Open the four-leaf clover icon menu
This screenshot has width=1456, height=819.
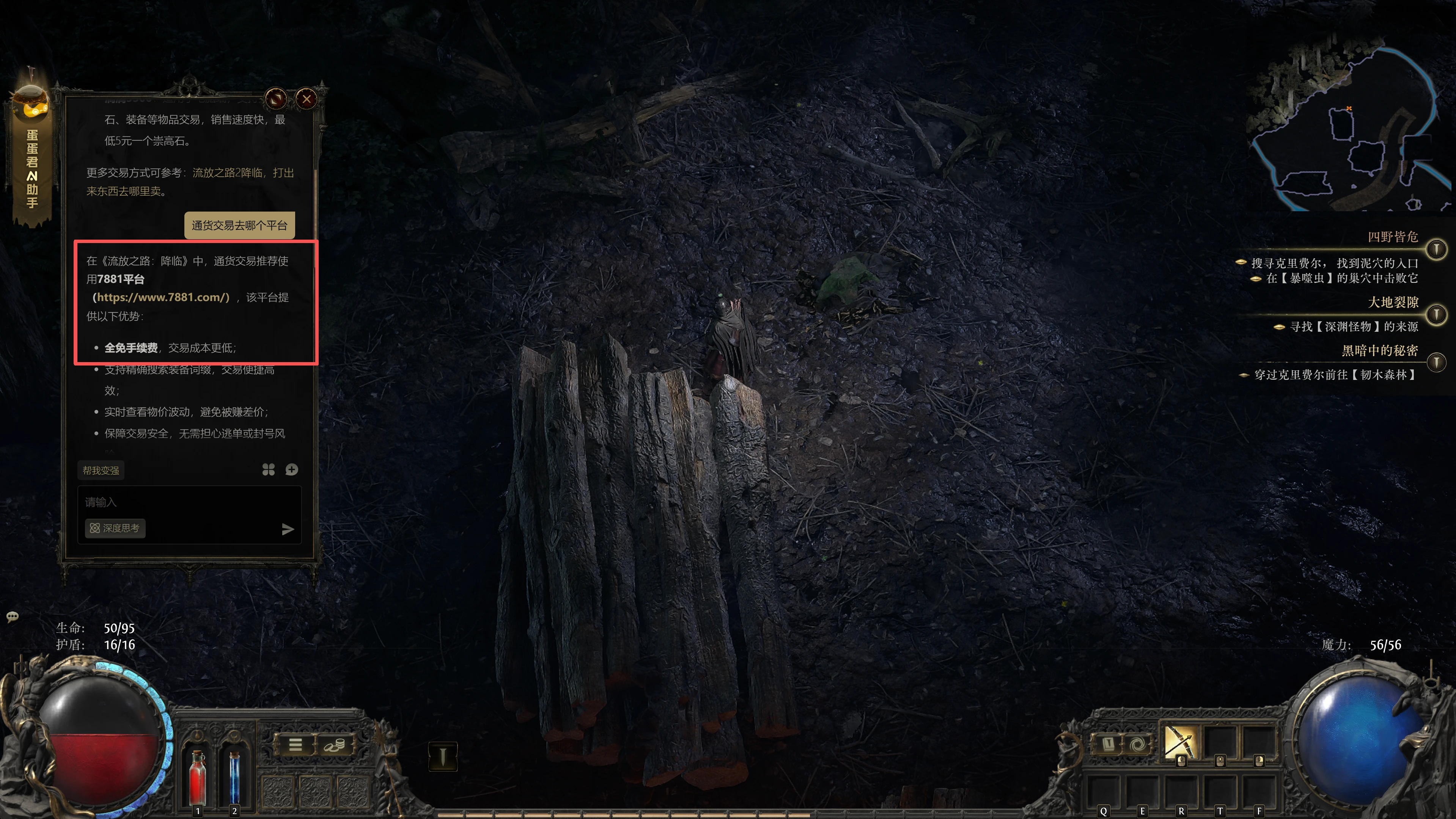(269, 470)
